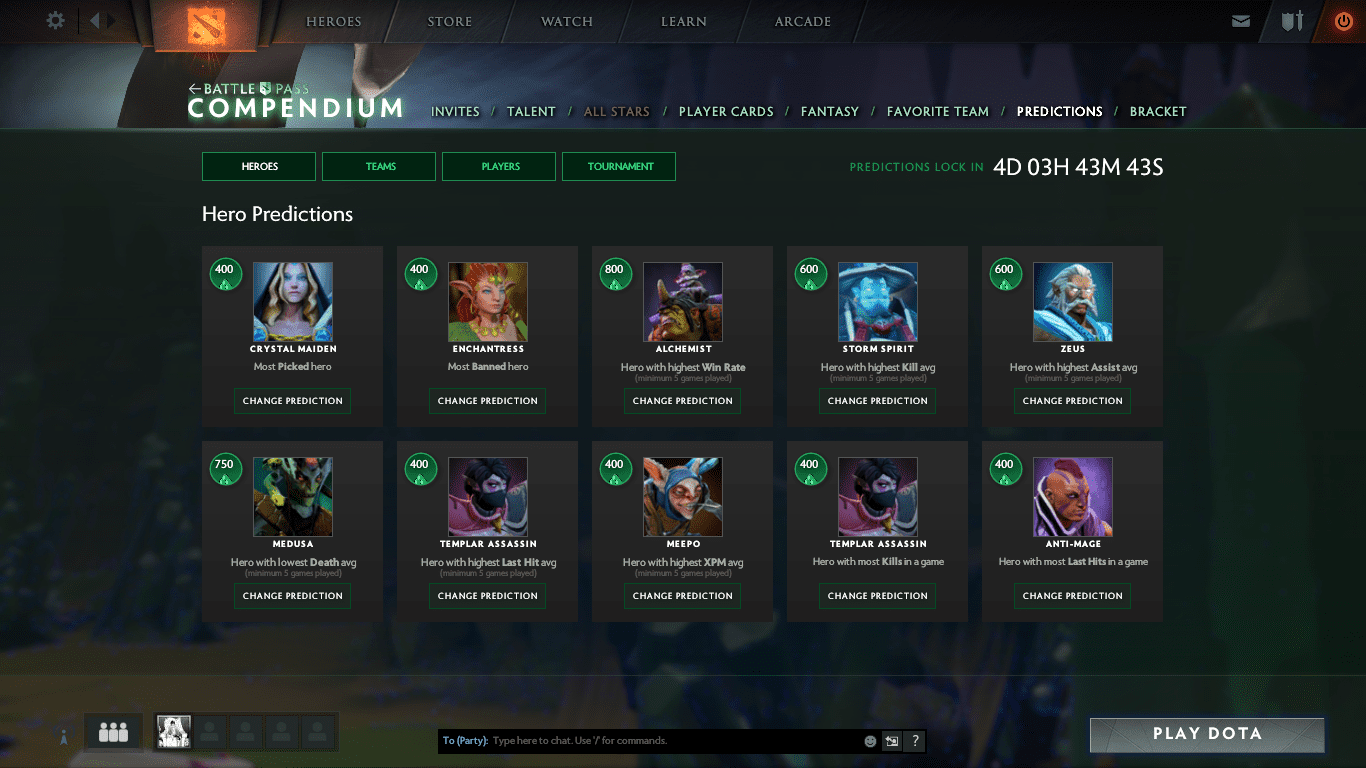Image resolution: width=1366 pixels, height=768 pixels.
Task: Change the Alchemist win rate prediction
Action: (682, 401)
